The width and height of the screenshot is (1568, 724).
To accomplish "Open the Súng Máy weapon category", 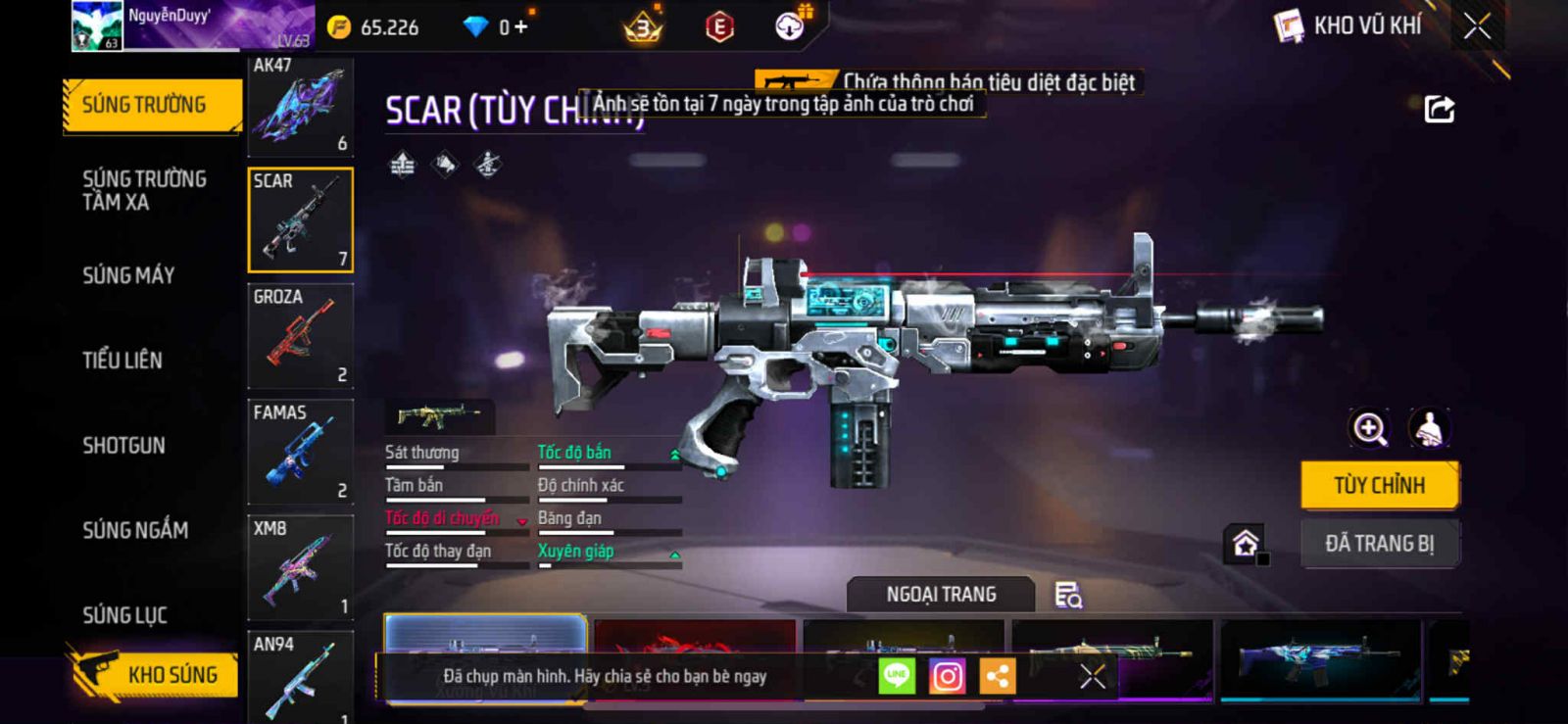I will pos(128,275).
